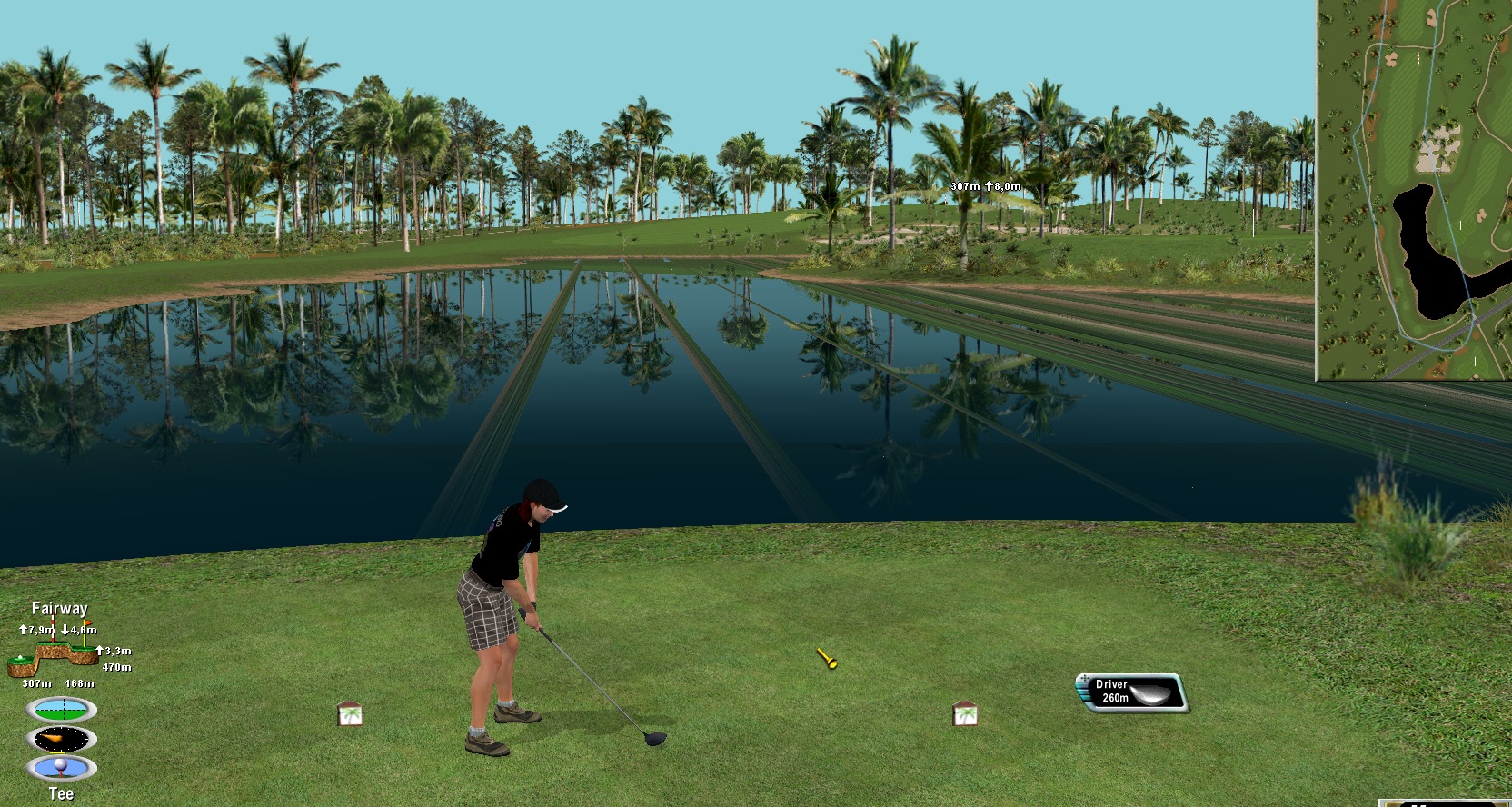This screenshot has height=807, width=1512.
Task: Click the orange wind direction gauge
Action: pos(61,740)
